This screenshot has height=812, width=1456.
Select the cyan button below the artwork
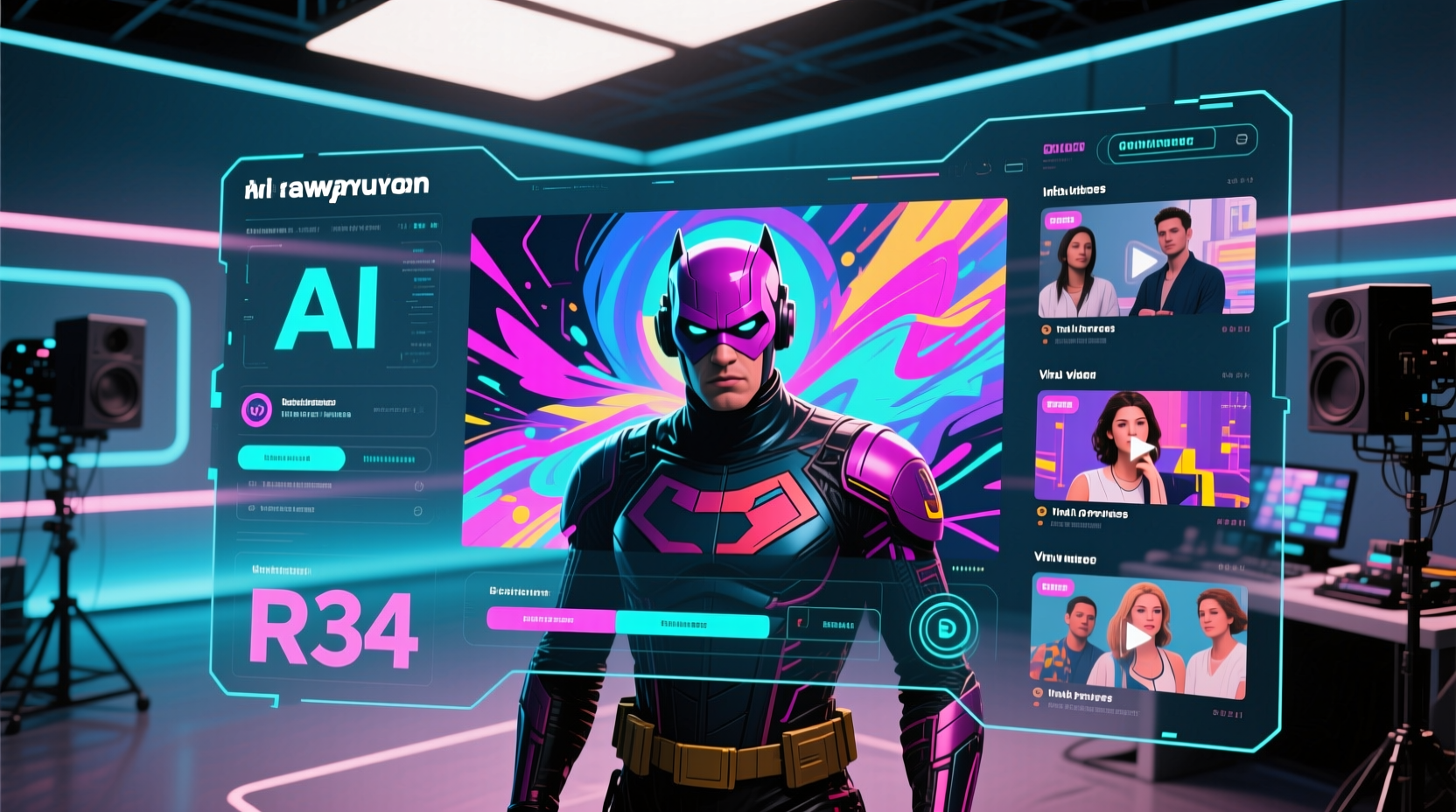coord(691,624)
